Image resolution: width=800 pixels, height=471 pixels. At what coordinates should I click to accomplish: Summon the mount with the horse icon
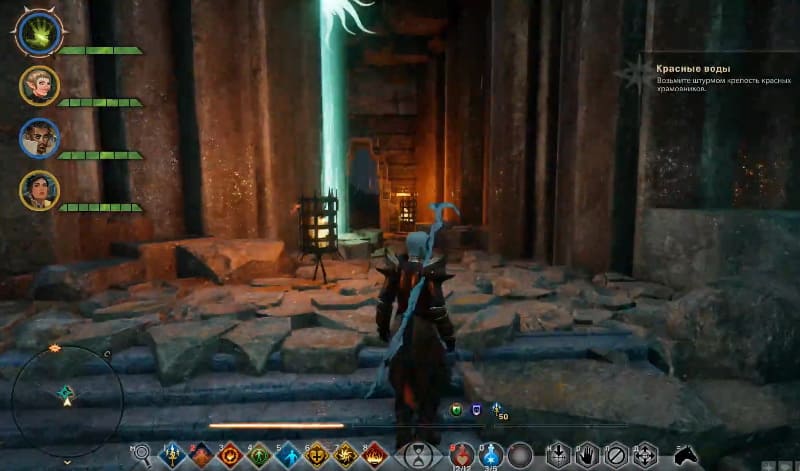point(685,456)
